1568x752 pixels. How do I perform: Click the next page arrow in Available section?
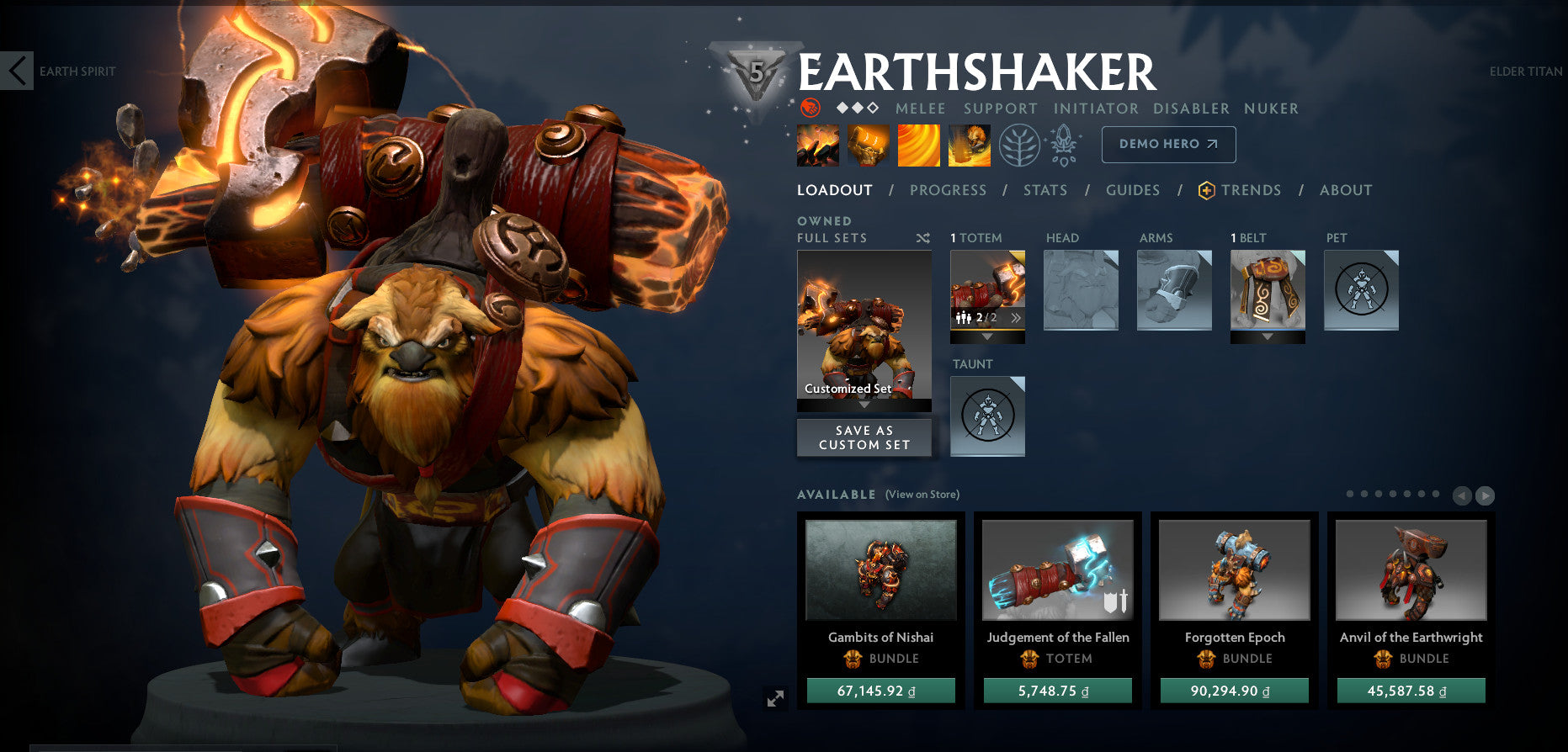pyautogui.click(x=1484, y=495)
